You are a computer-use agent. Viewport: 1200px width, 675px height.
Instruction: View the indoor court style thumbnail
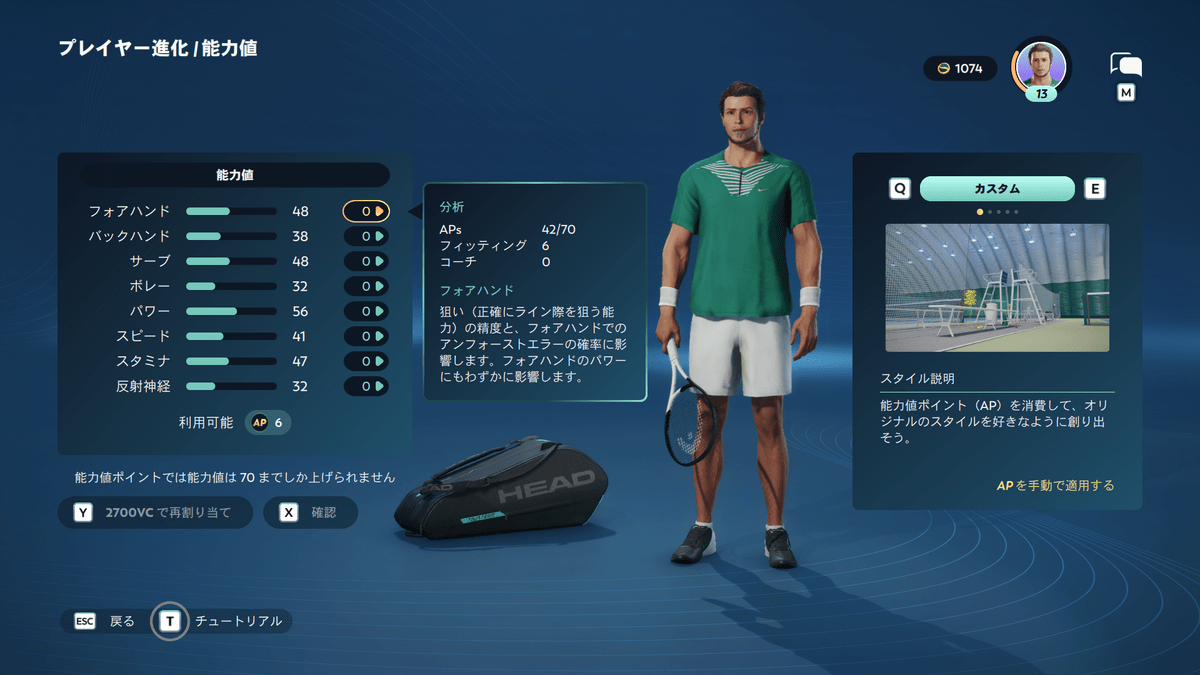(997, 287)
